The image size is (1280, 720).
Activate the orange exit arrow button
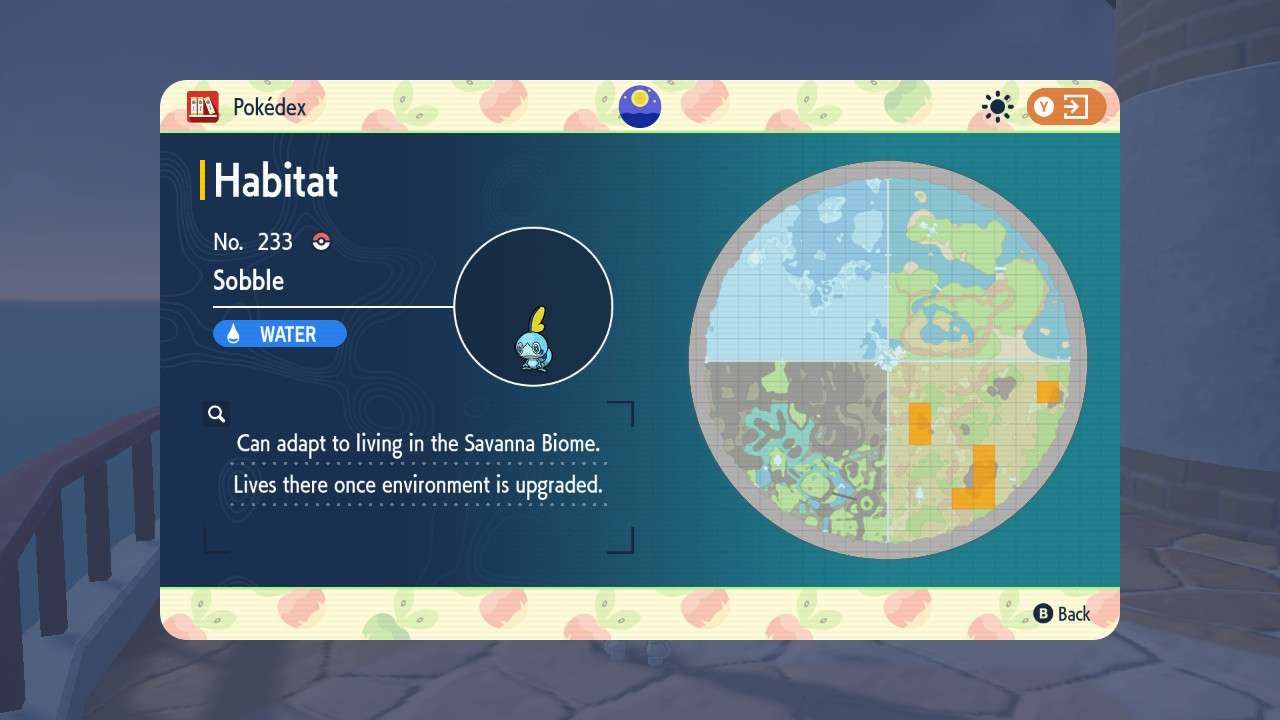click(x=1066, y=107)
